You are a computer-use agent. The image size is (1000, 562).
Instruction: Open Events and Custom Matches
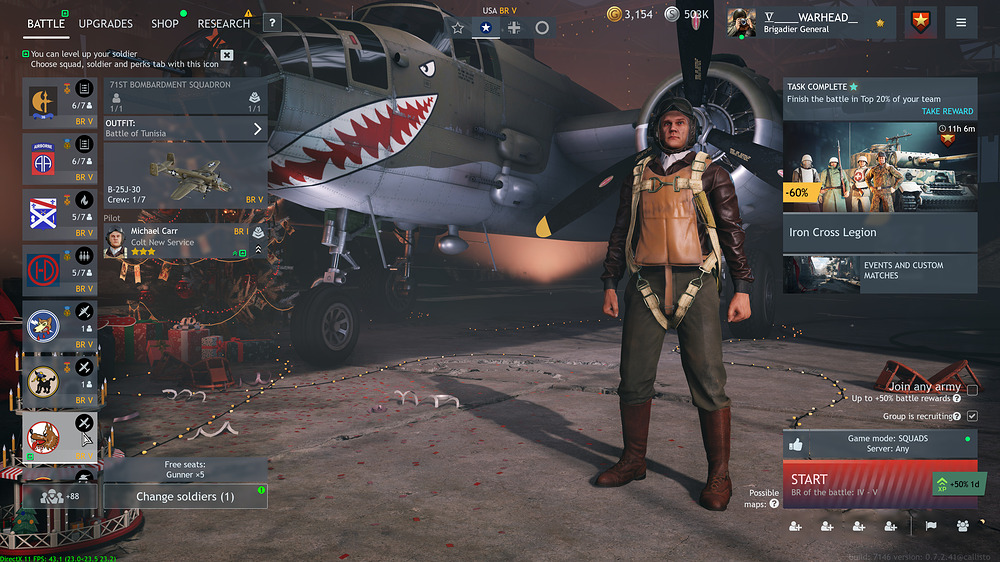pyautogui.click(x=880, y=272)
